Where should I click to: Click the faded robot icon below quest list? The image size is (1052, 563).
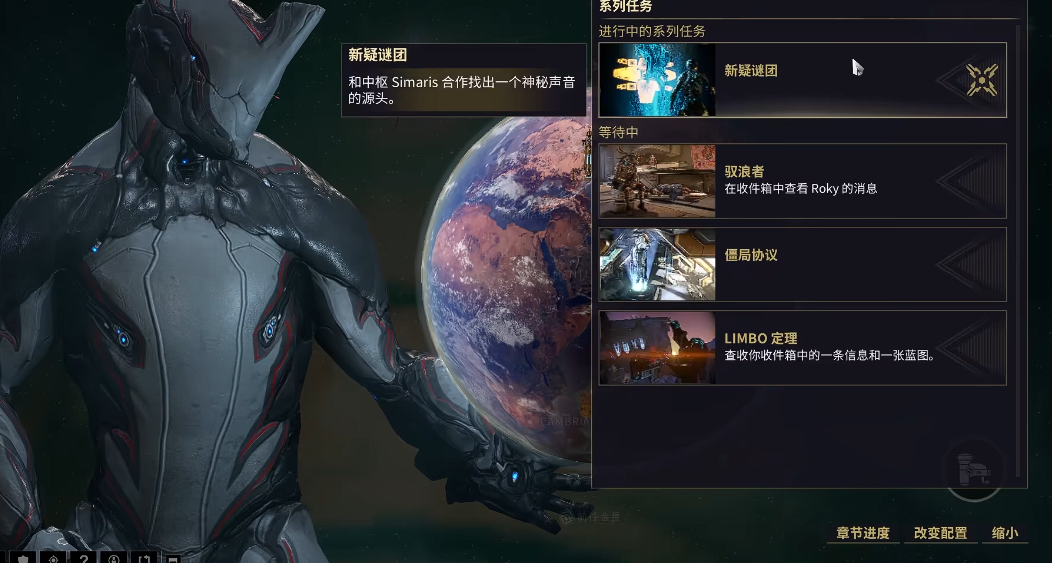point(973,470)
